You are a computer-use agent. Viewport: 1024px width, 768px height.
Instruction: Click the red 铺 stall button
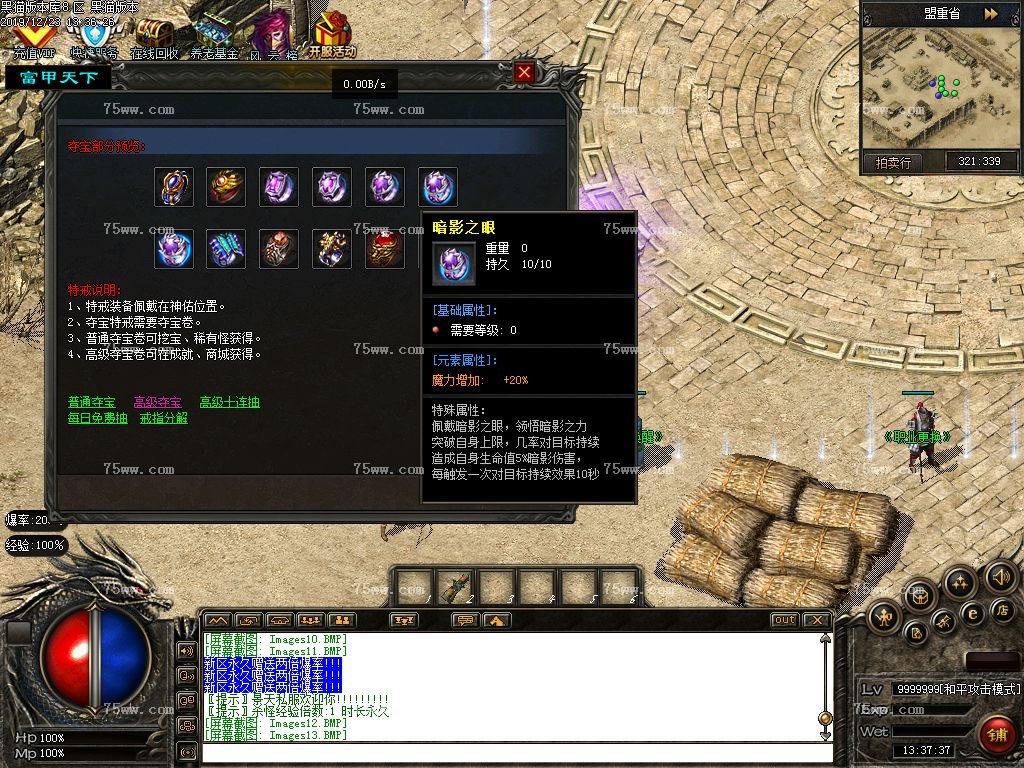coord(994,734)
